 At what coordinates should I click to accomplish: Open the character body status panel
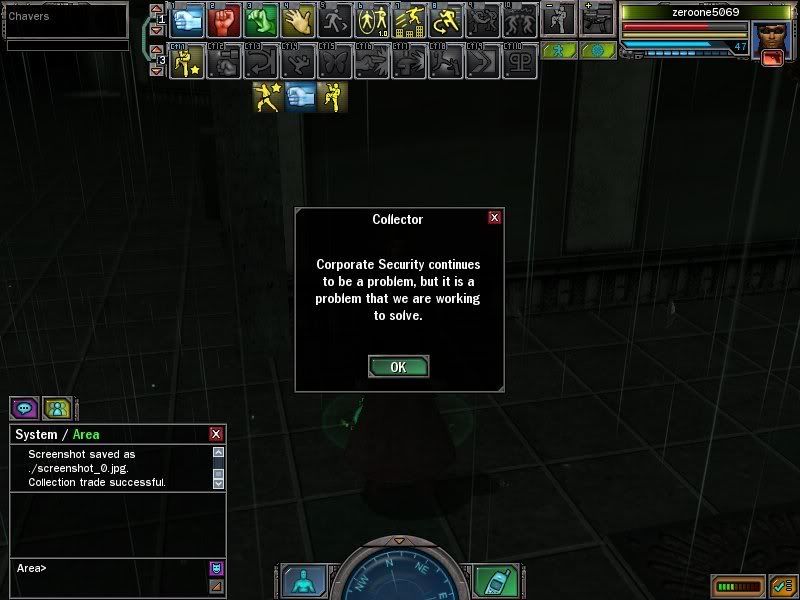pos(300,581)
